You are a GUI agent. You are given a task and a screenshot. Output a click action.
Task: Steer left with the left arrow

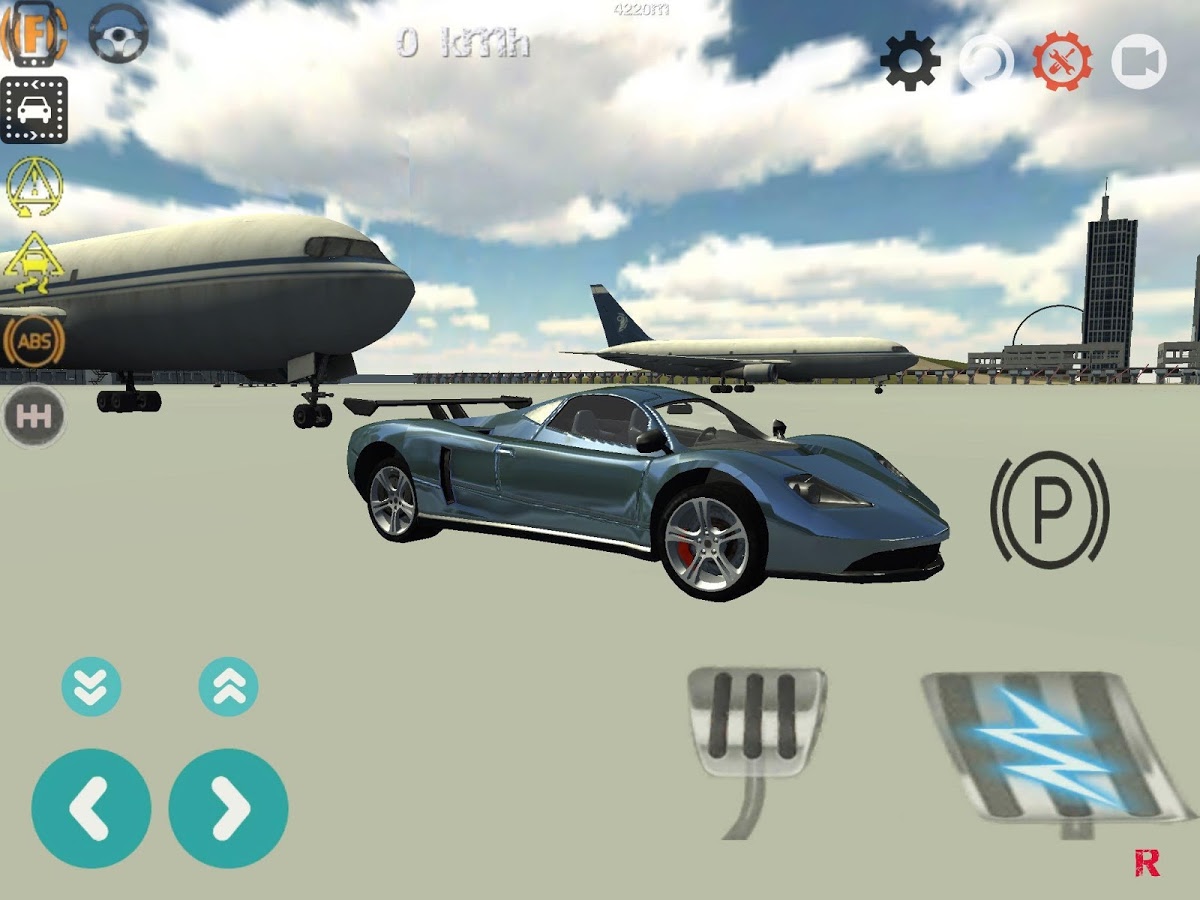91,808
